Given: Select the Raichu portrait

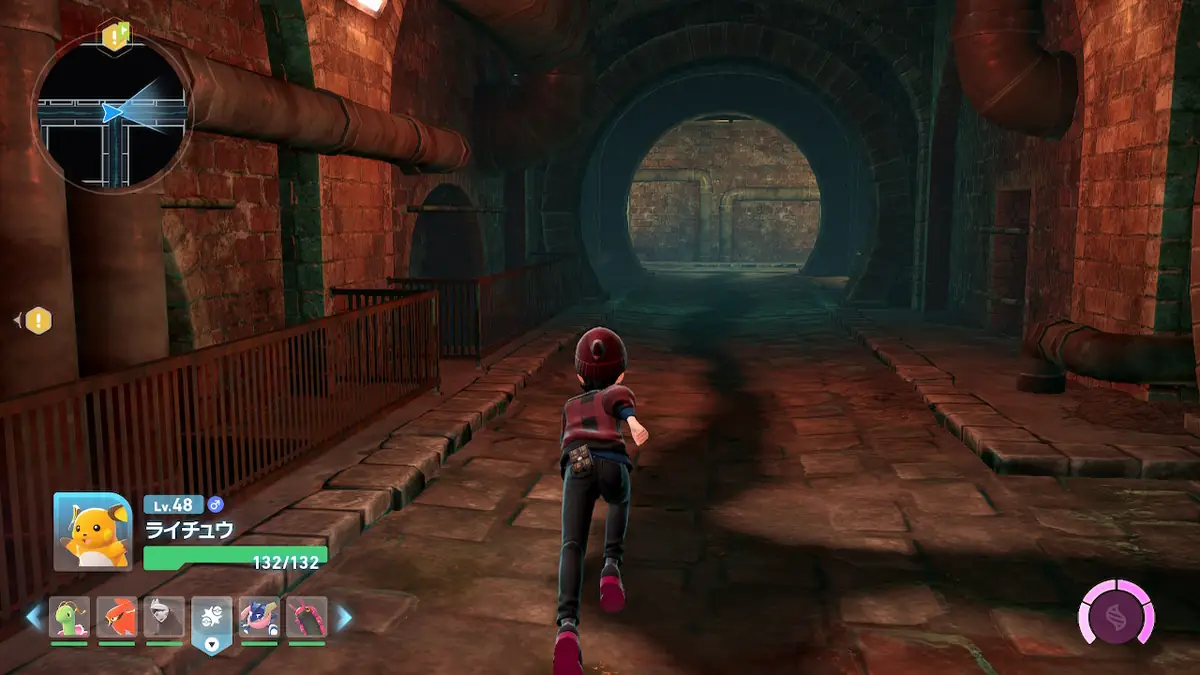Looking at the screenshot, I should point(92,531).
